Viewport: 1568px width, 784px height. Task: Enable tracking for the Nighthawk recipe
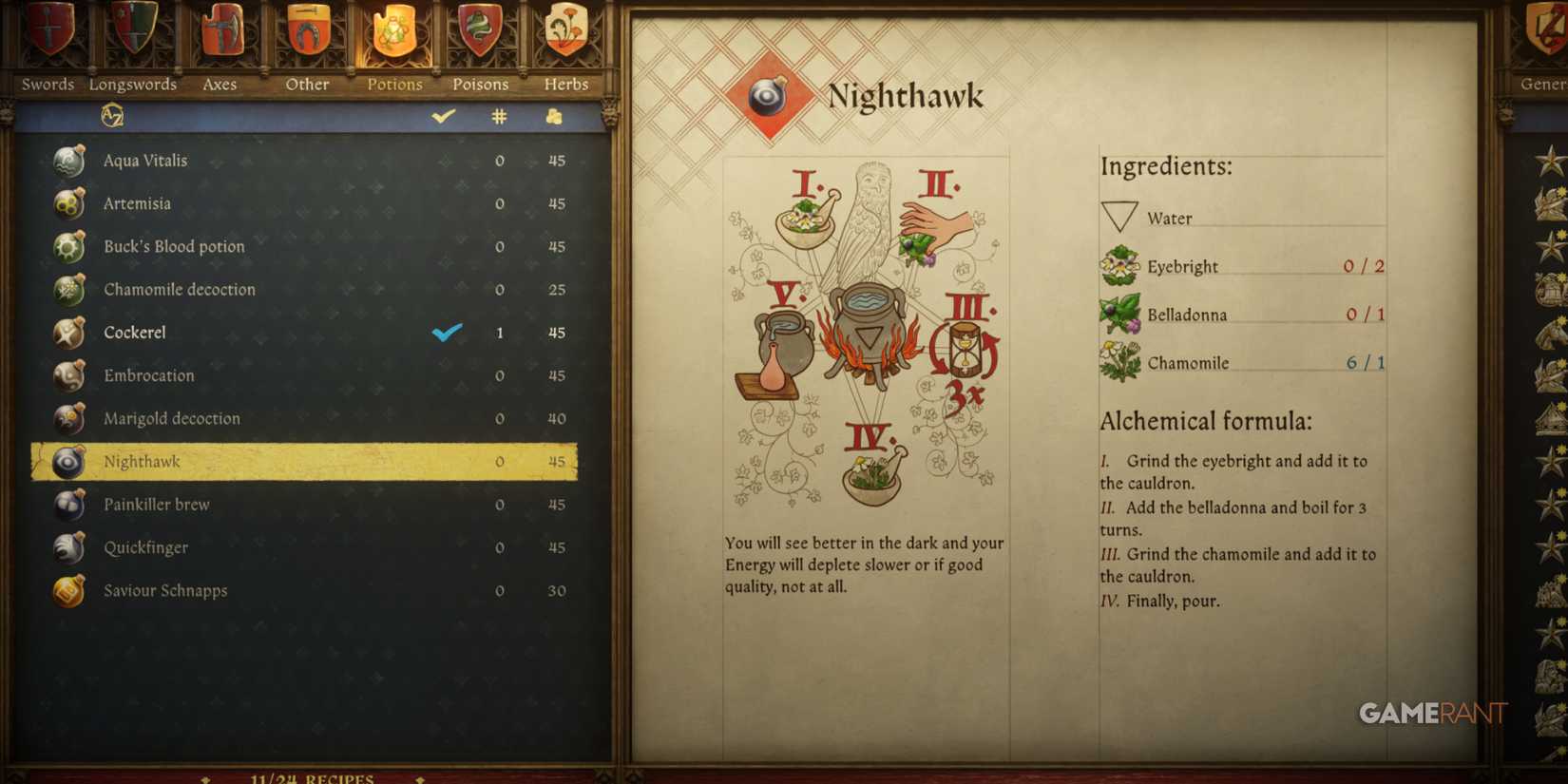[x=445, y=462]
